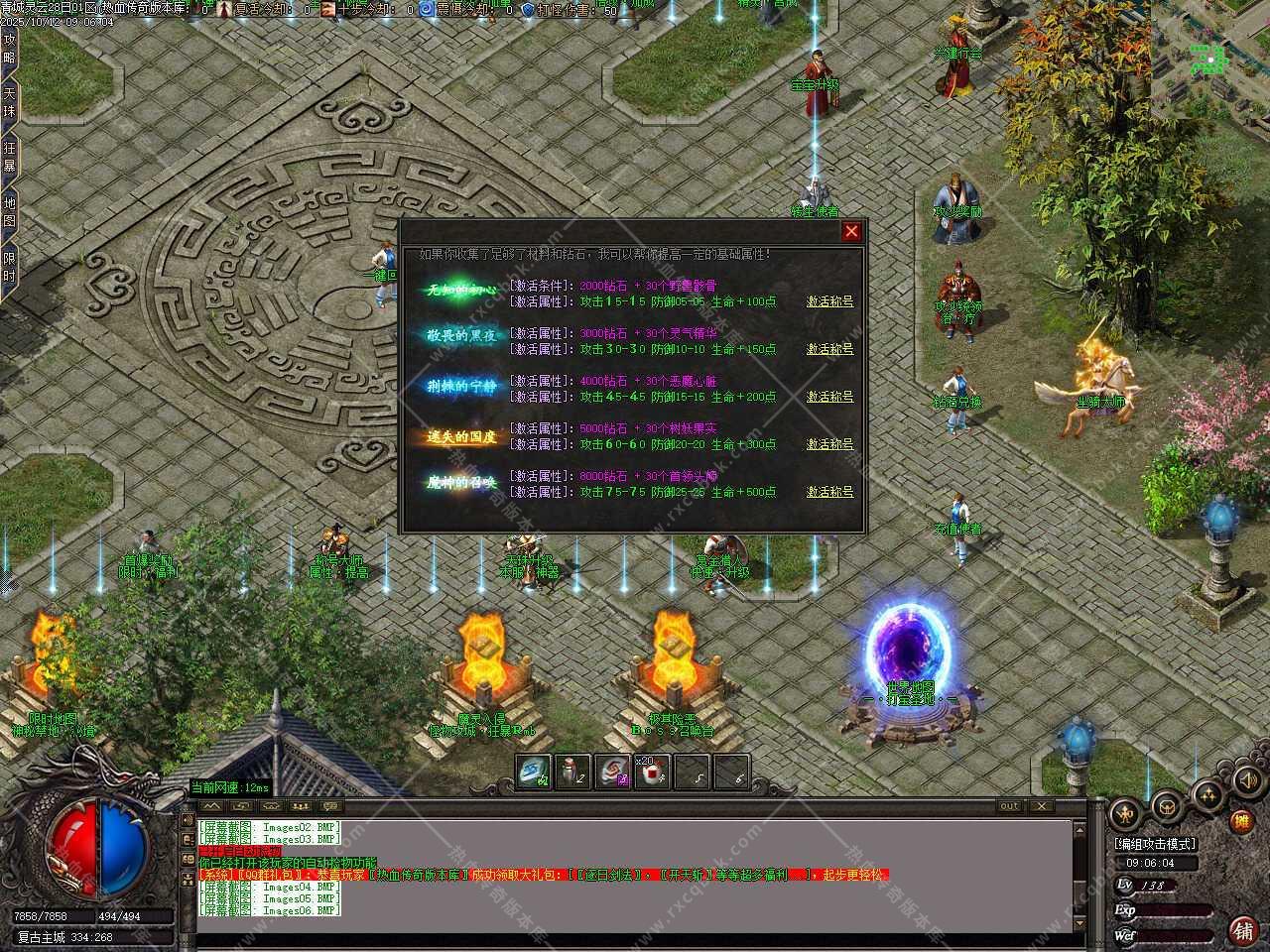Open the 摊 stall button
Image resolution: width=1270 pixels, height=952 pixels.
tap(1240, 821)
